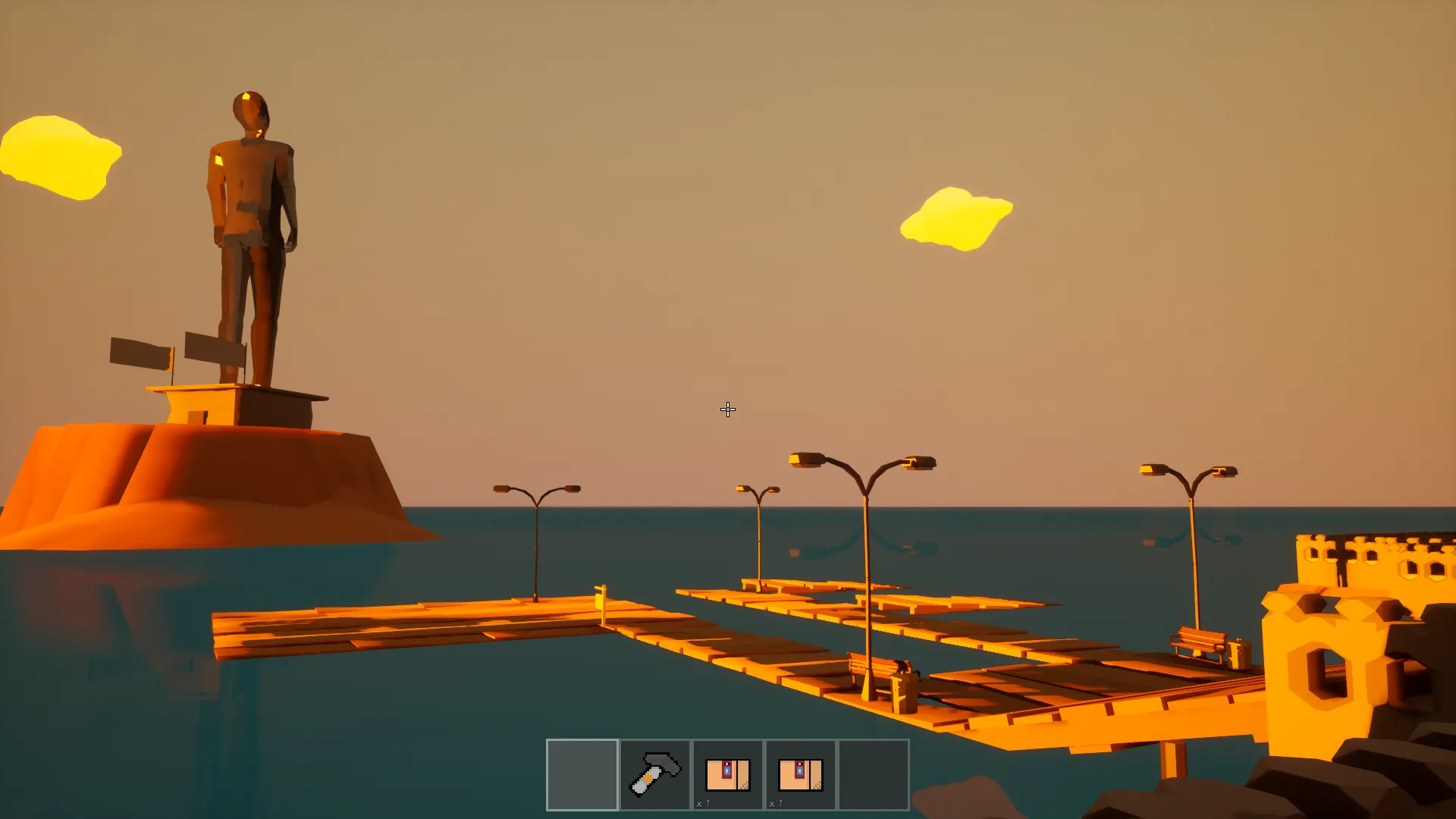
Task: Click the x1 count label under second crate
Action: coord(777,802)
